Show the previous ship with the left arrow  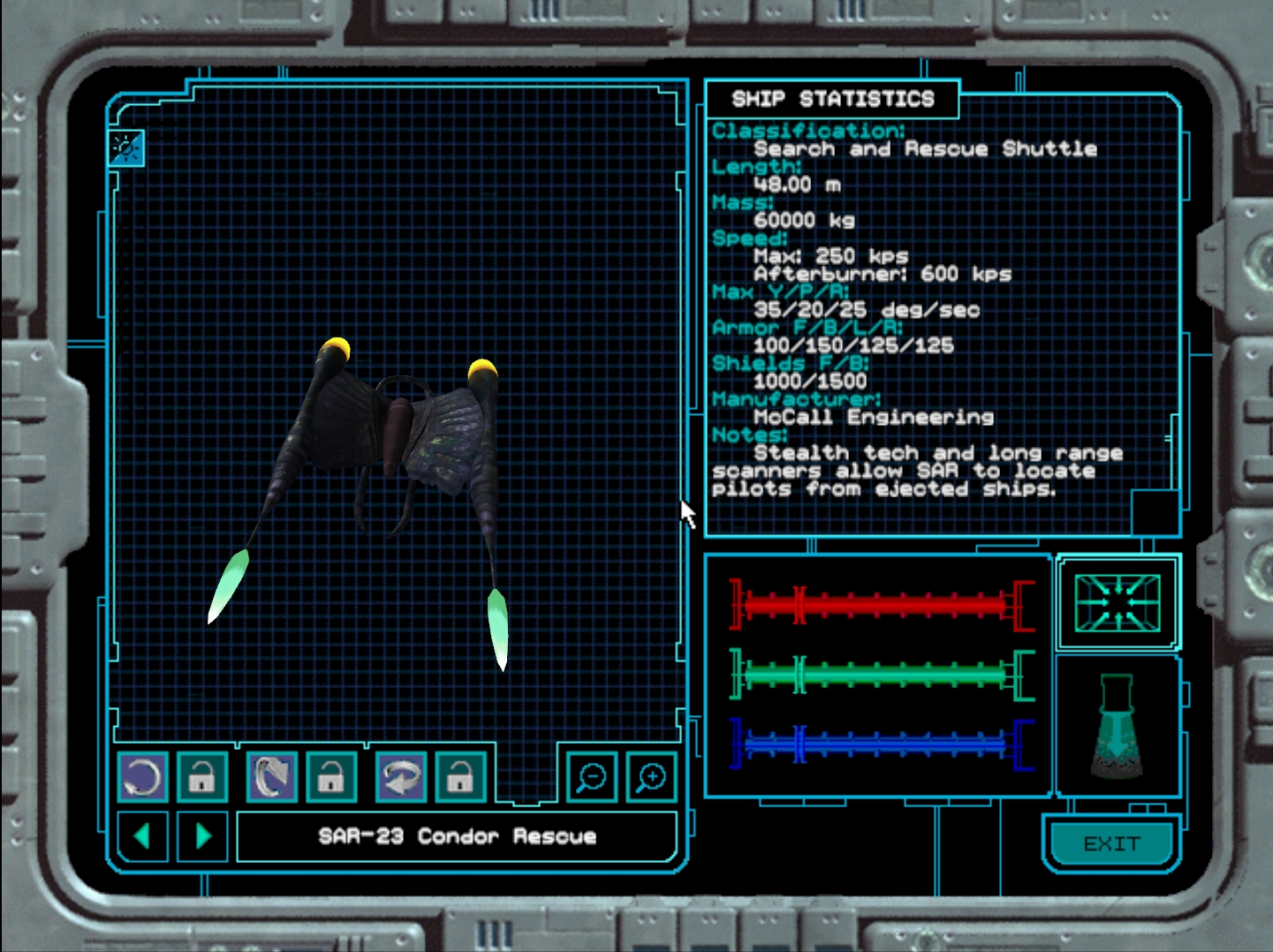point(142,835)
